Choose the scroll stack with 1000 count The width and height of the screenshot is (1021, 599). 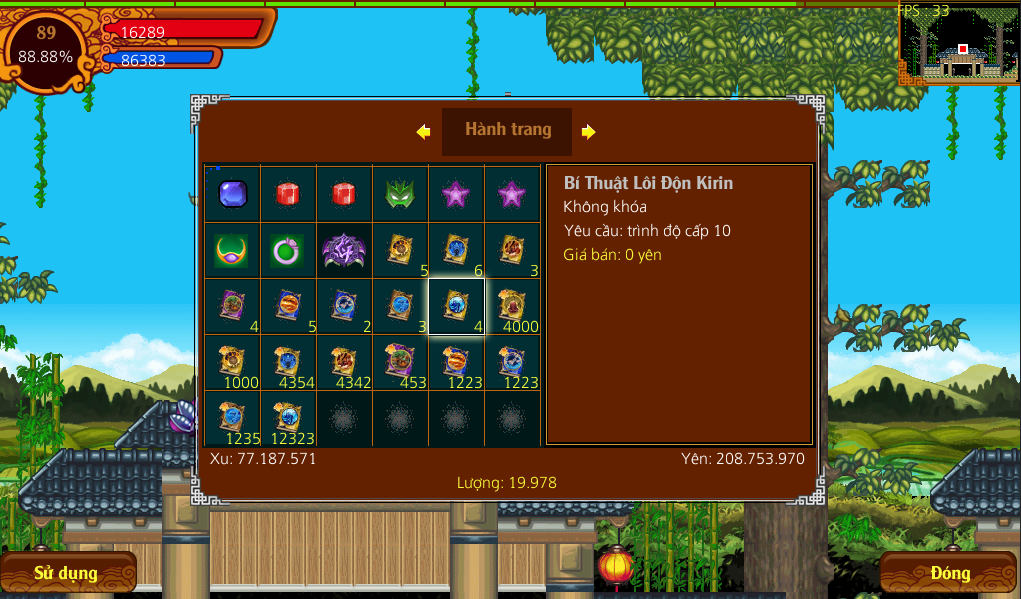pos(232,362)
